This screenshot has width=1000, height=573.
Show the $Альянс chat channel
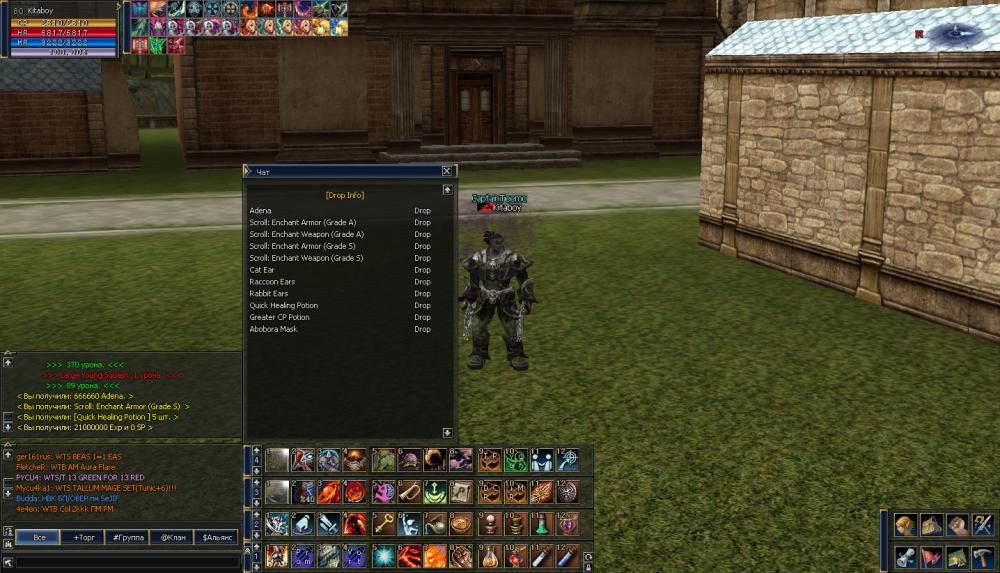pos(216,537)
